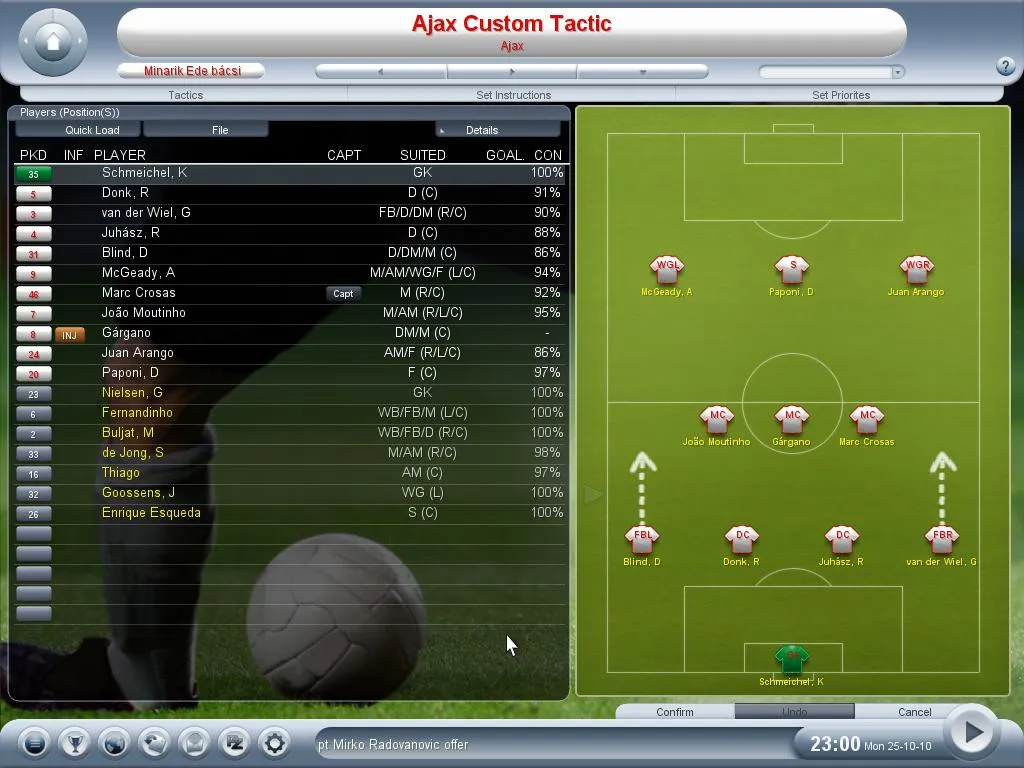Pick the goalkeeper shirt on the pitch
The image size is (1024, 768).
tap(792, 659)
